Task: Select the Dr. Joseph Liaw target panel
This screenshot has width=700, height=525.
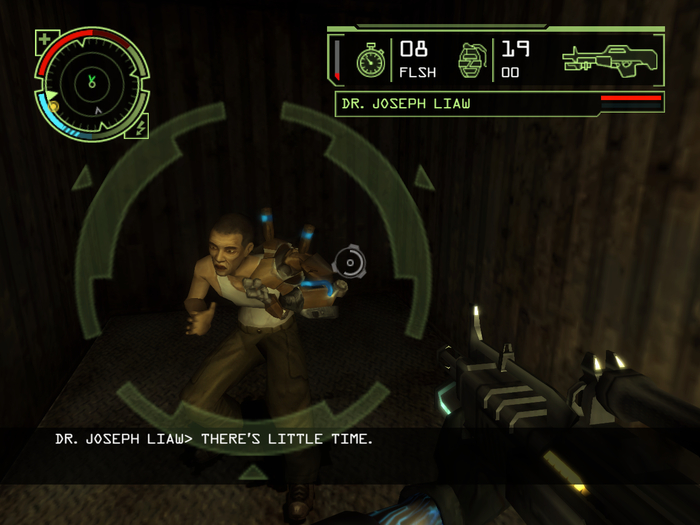Action: (x=499, y=103)
